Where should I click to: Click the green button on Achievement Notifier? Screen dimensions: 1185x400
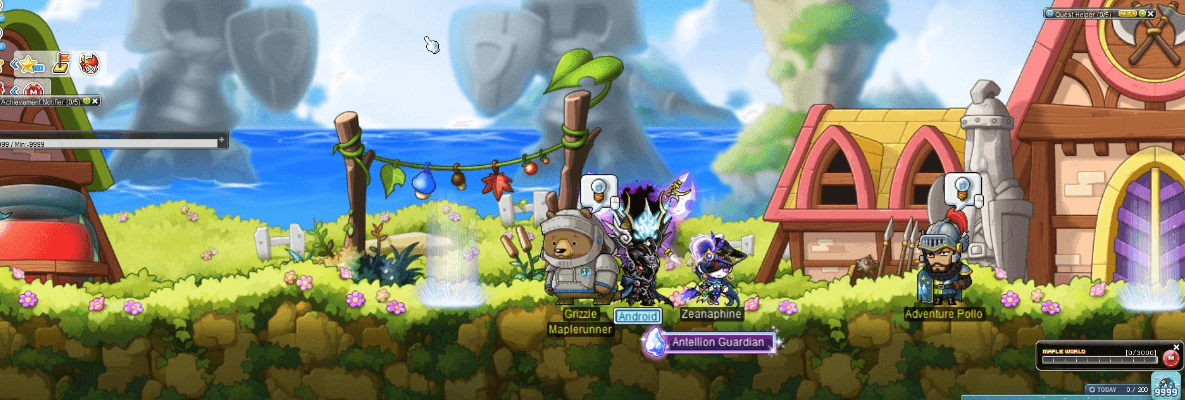tap(87, 101)
